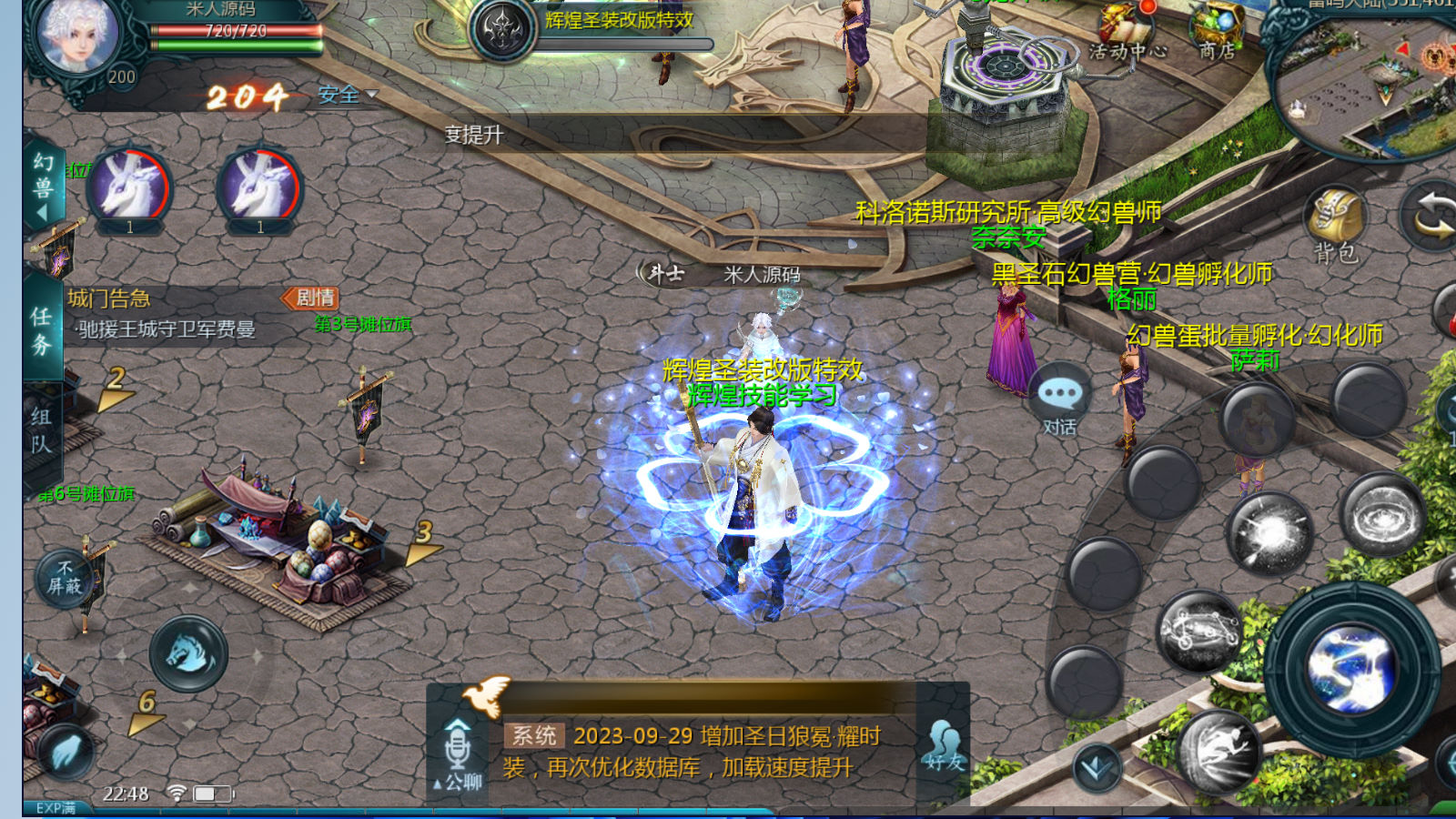Tap the 对话 speech bubble button
This screenshot has height=819, width=1456.
point(1060,400)
